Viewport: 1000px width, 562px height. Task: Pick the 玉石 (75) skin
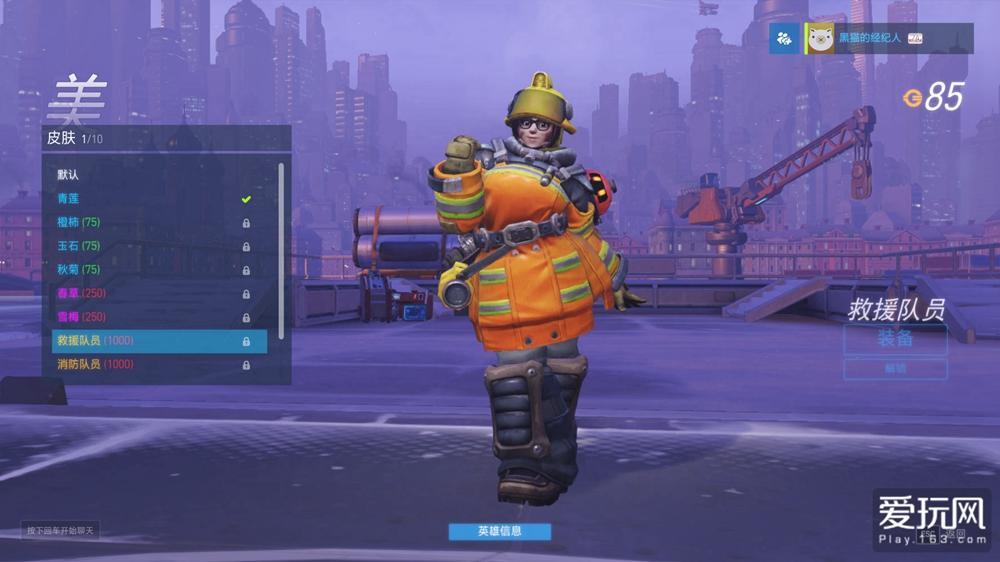point(150,246)
